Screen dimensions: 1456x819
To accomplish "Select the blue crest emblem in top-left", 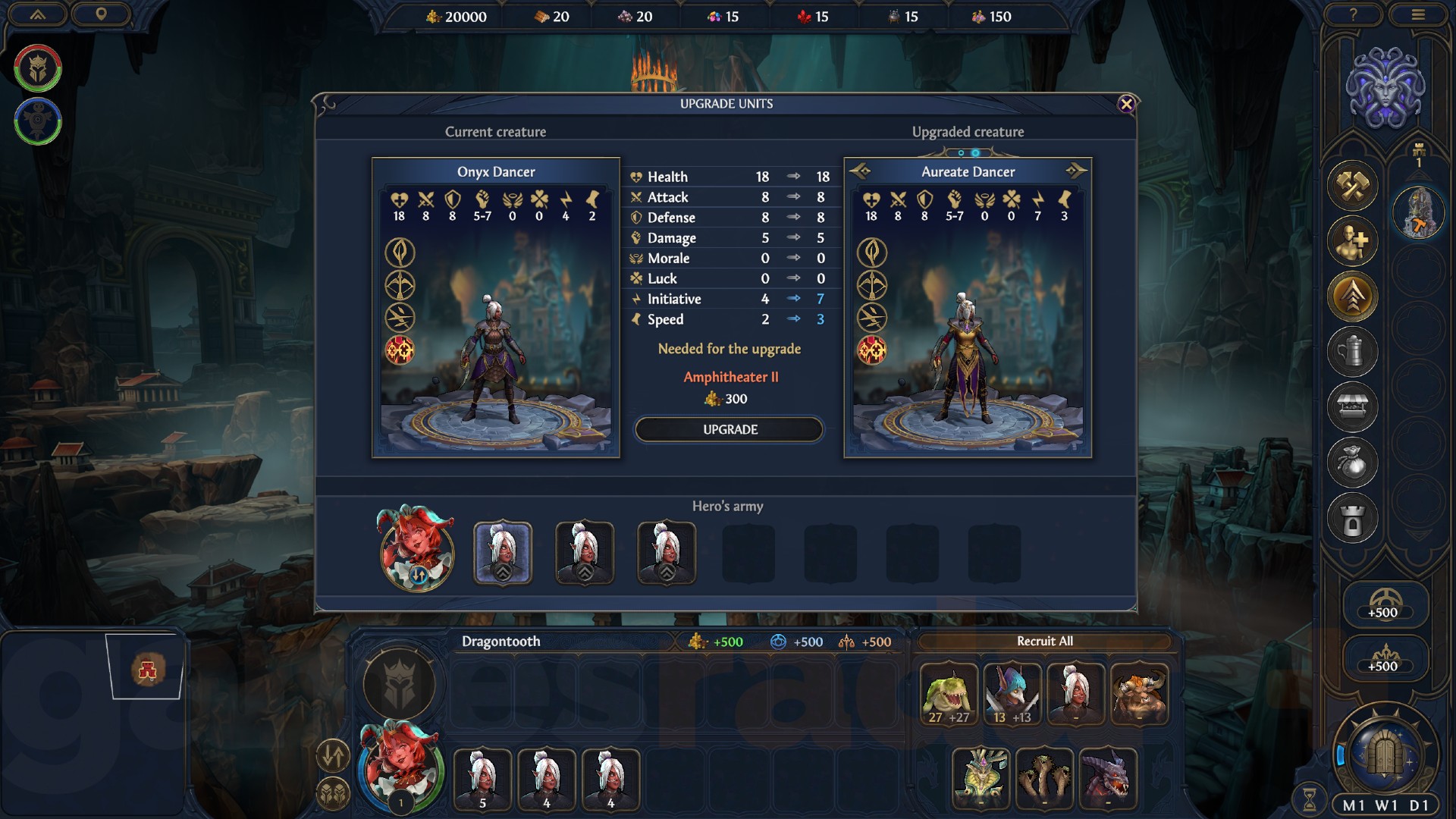I will pos(36,118).
